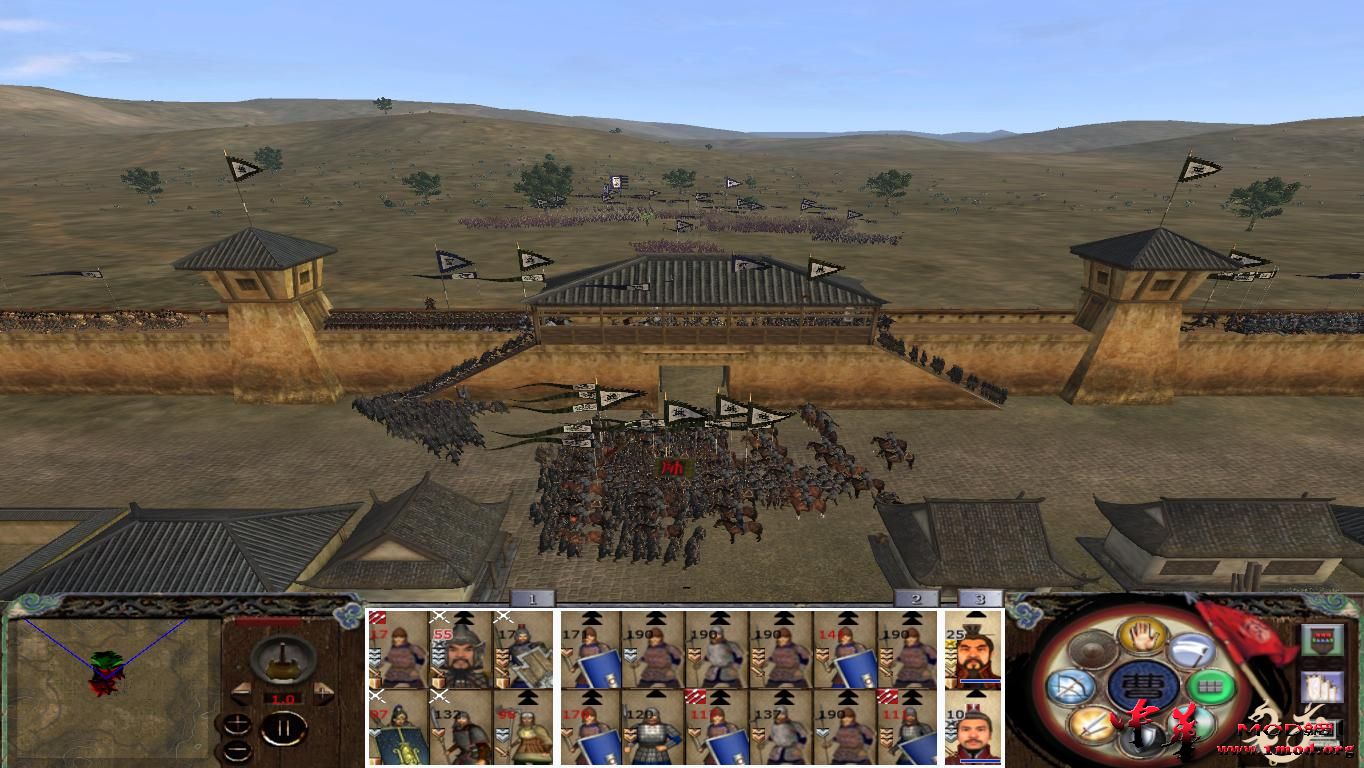The height and width of the screenshot is (768, 1364).
Task: Open the army banner panel icon top right
Action: coord(1321,640)
